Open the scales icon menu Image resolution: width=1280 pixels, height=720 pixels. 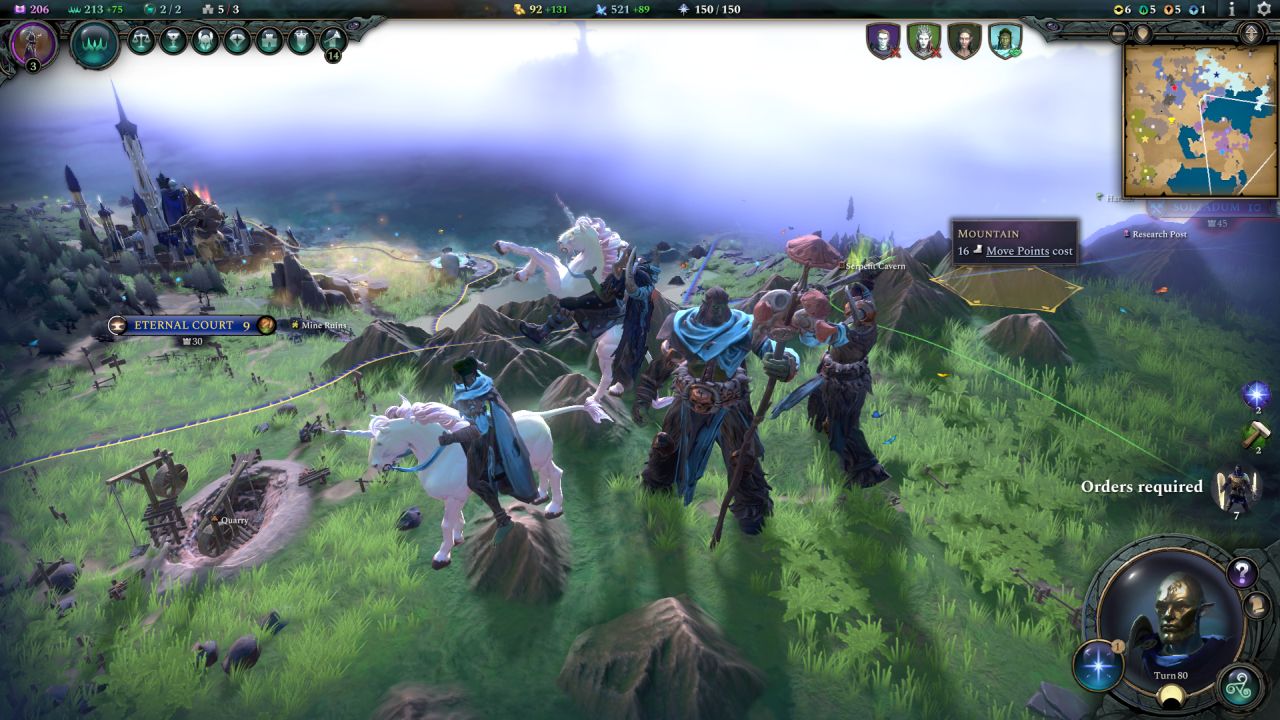click(141, 41)
